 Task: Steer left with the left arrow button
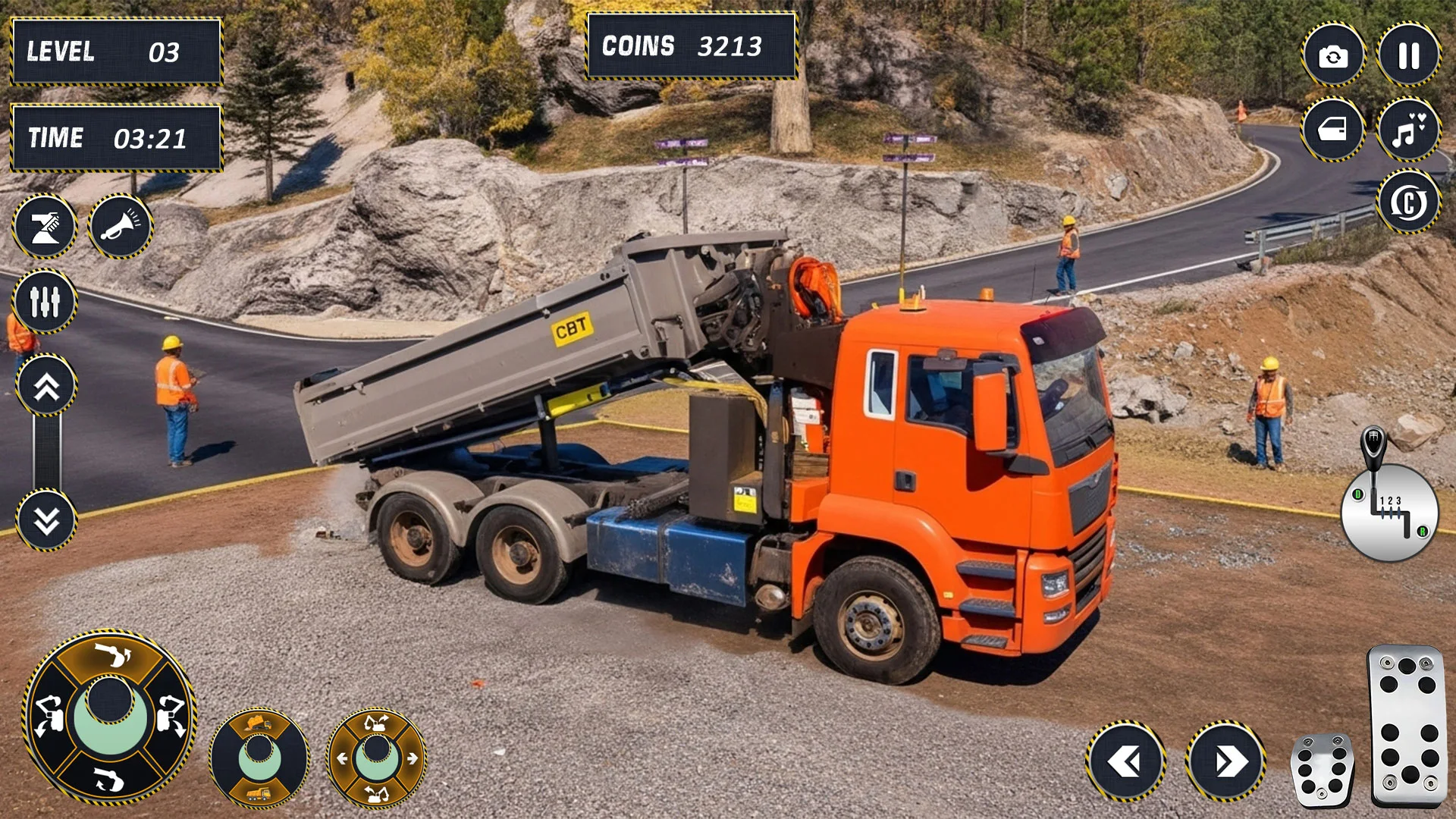point(1125,761)
